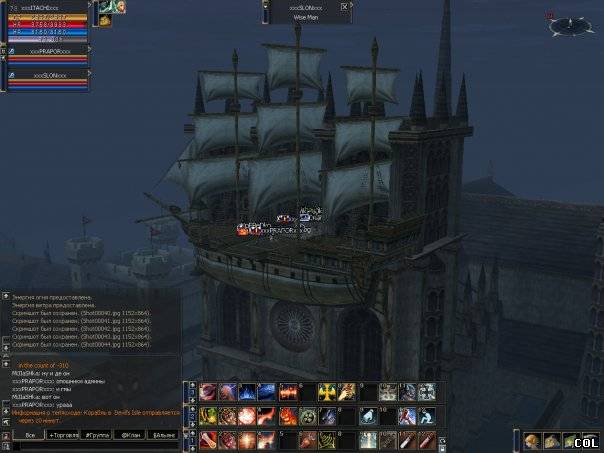Show the @Клан clan chat tab

point(130,436)
